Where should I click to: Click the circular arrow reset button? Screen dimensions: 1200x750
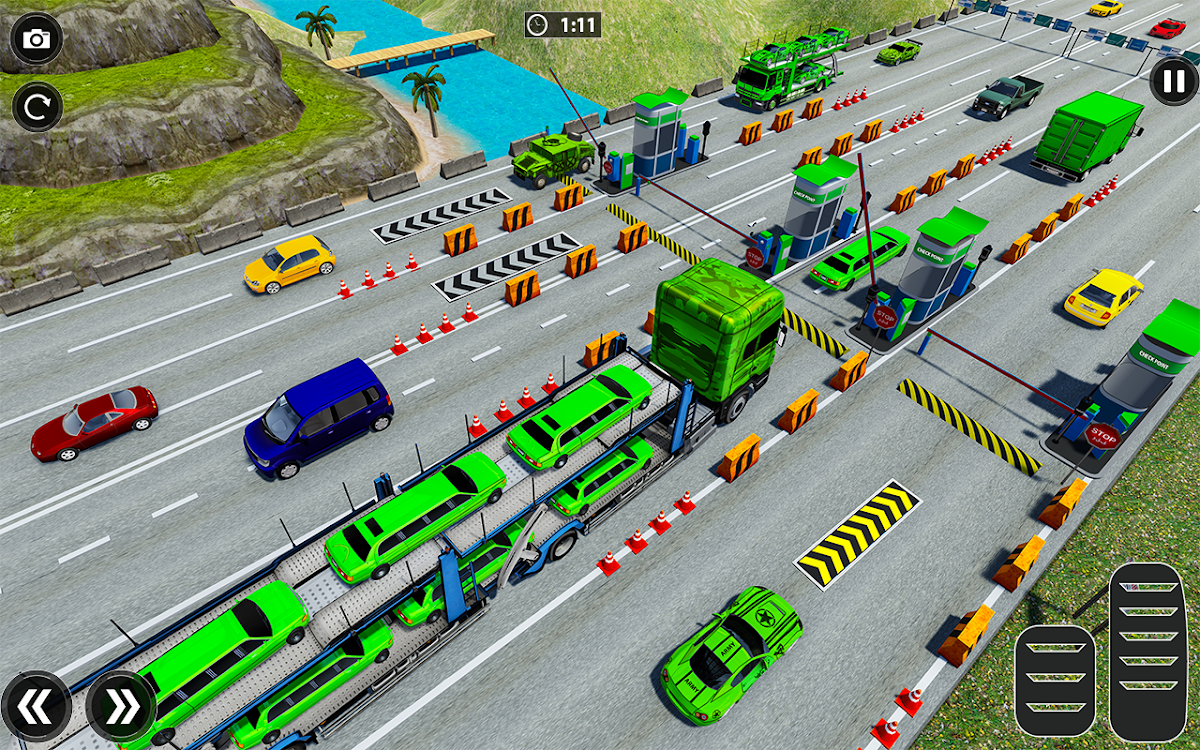[x=37, y=106]
